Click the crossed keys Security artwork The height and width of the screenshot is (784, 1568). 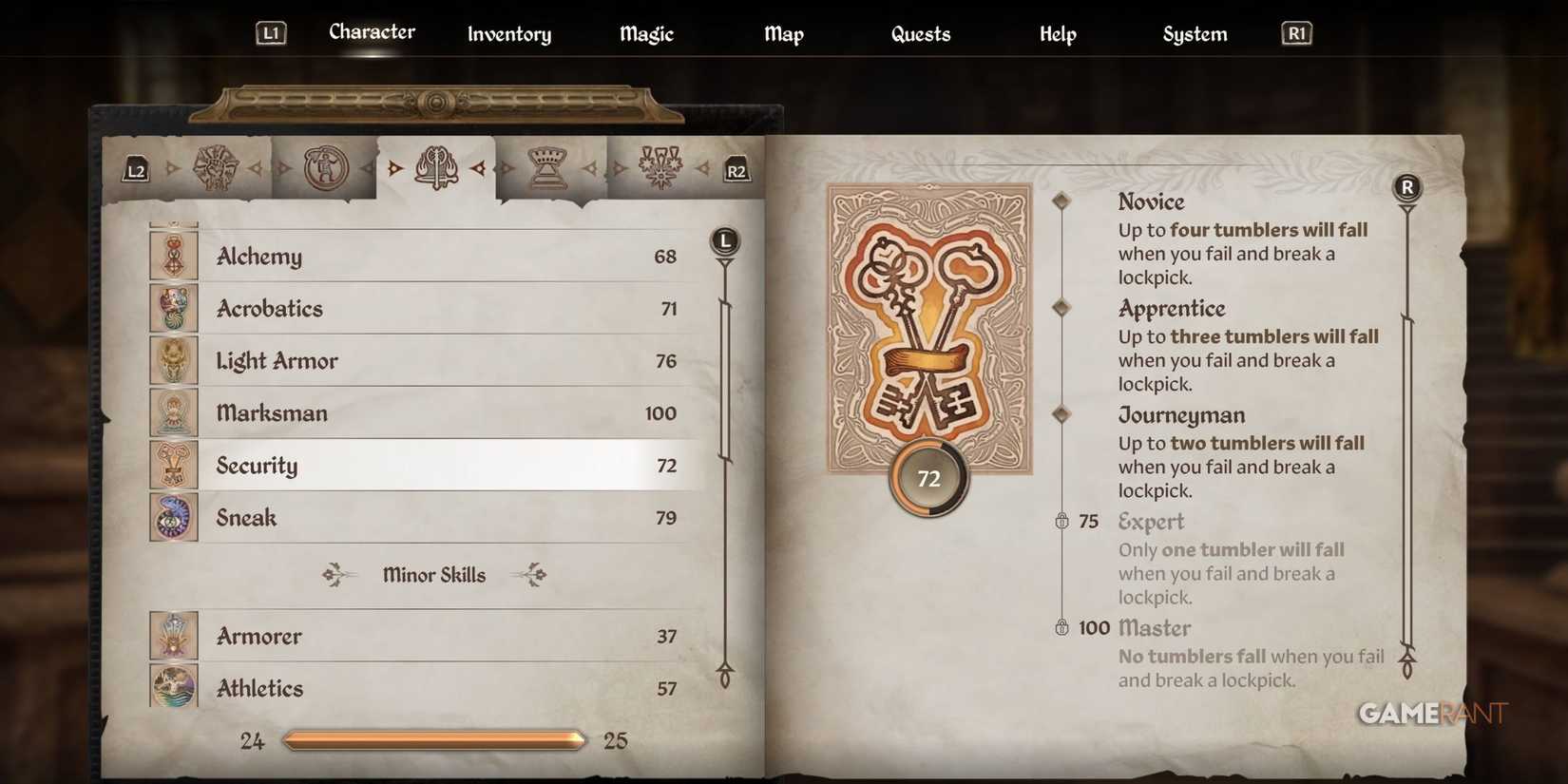pyautogui.click(x=927, y=333)
